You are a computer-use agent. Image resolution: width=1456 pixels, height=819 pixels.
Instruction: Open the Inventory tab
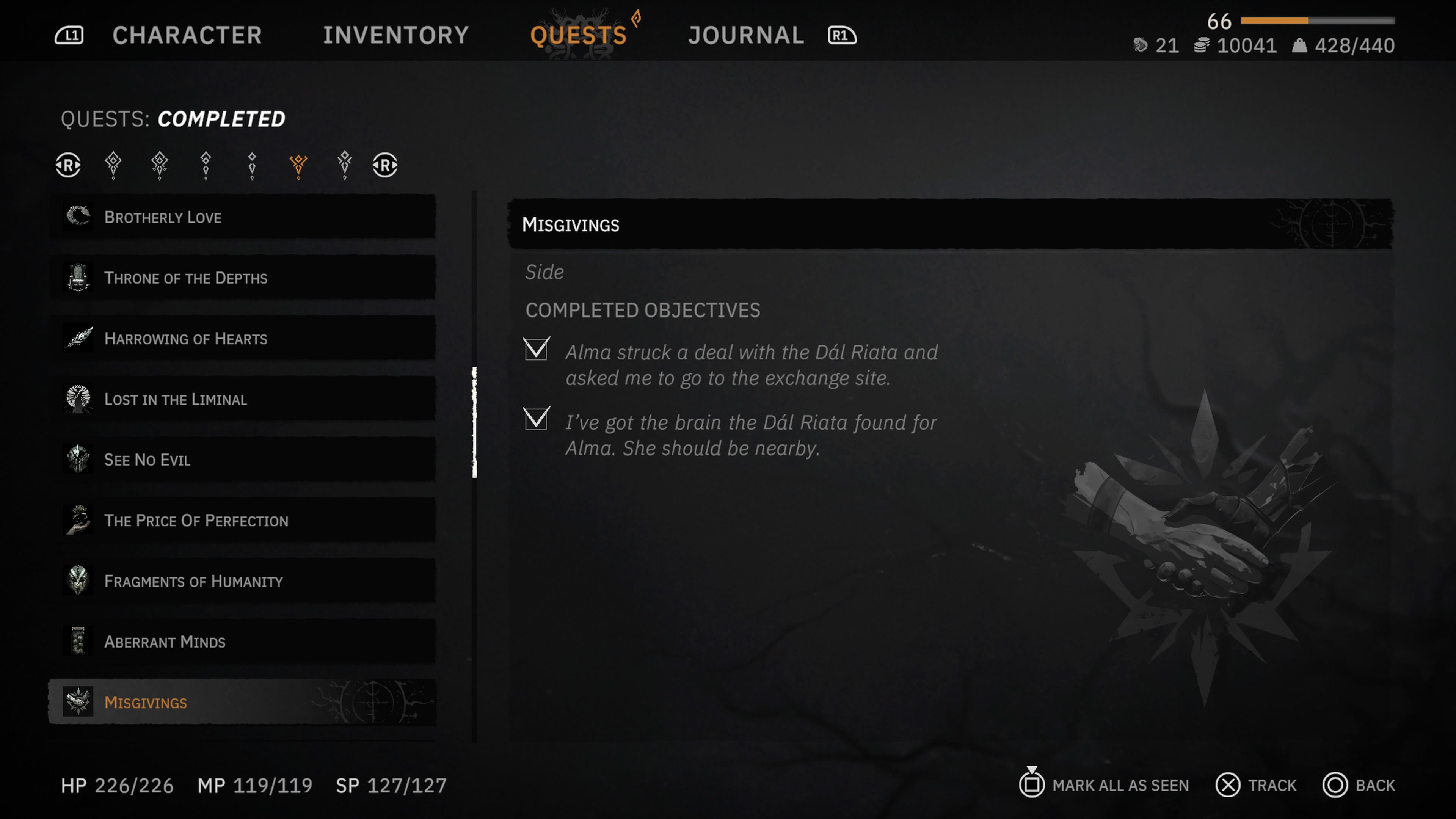(x=395, y=35)
